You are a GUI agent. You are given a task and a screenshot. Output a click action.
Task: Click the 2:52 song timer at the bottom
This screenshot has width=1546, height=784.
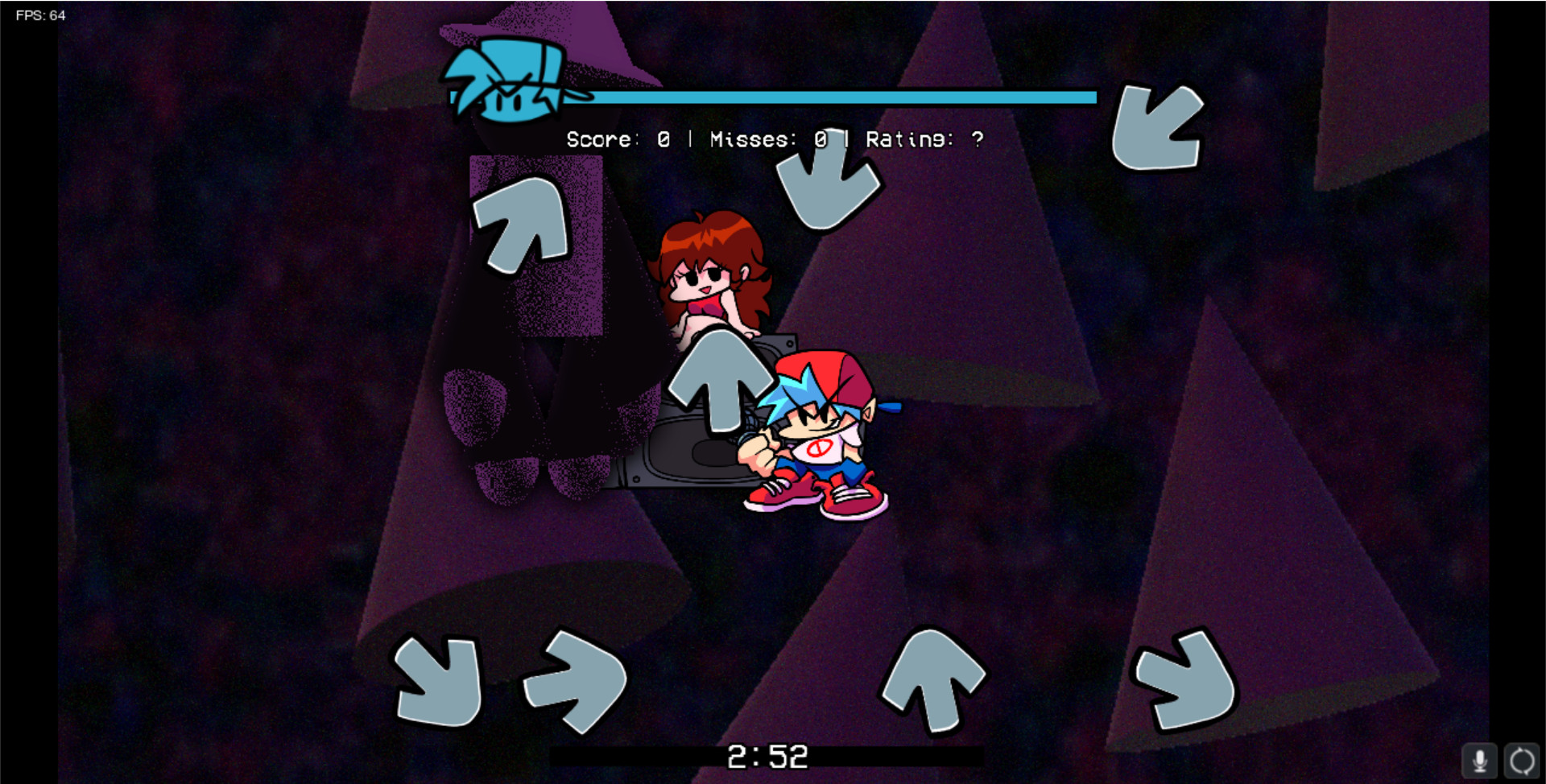point(767,755)
